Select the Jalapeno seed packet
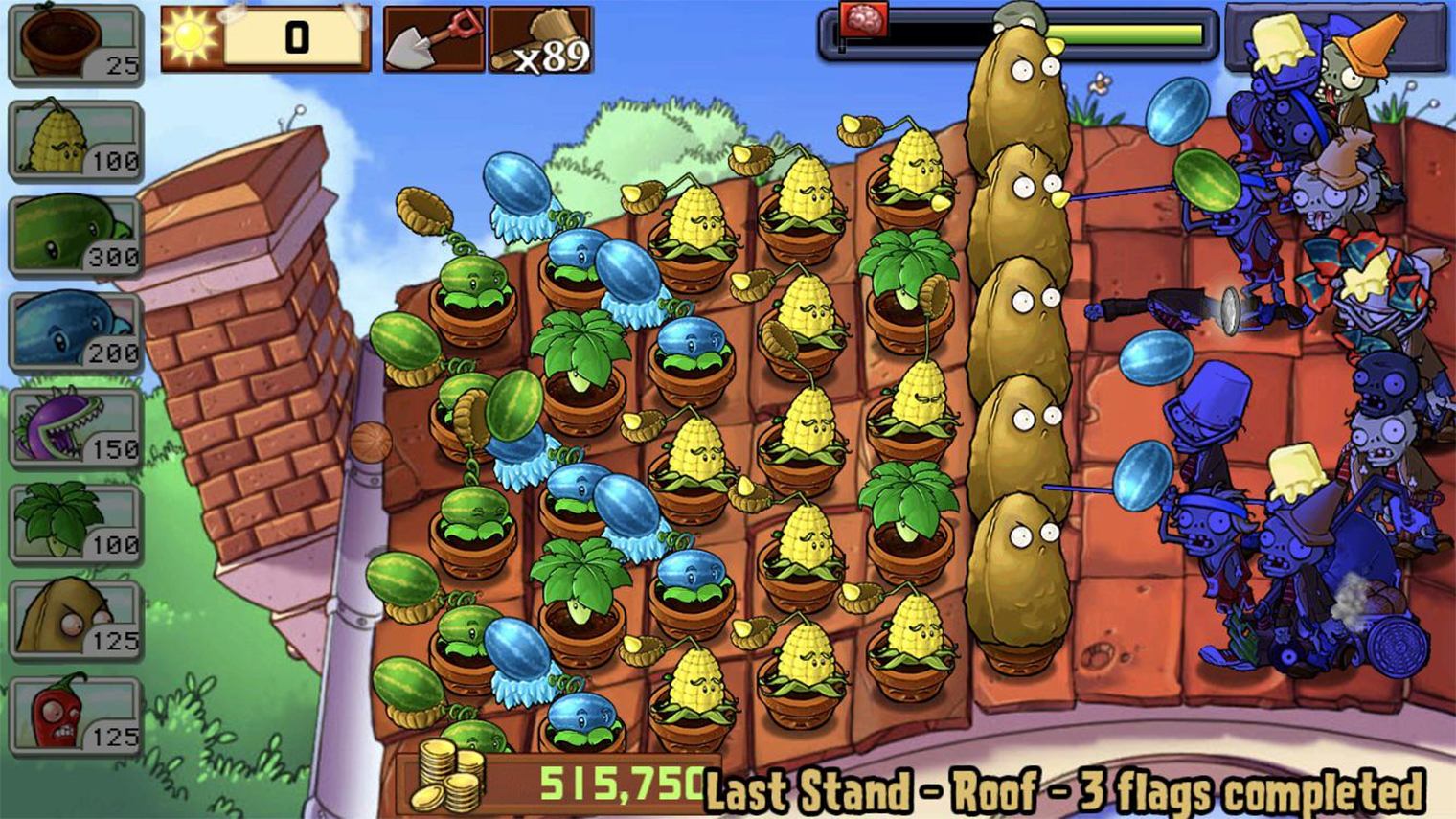 75,716
